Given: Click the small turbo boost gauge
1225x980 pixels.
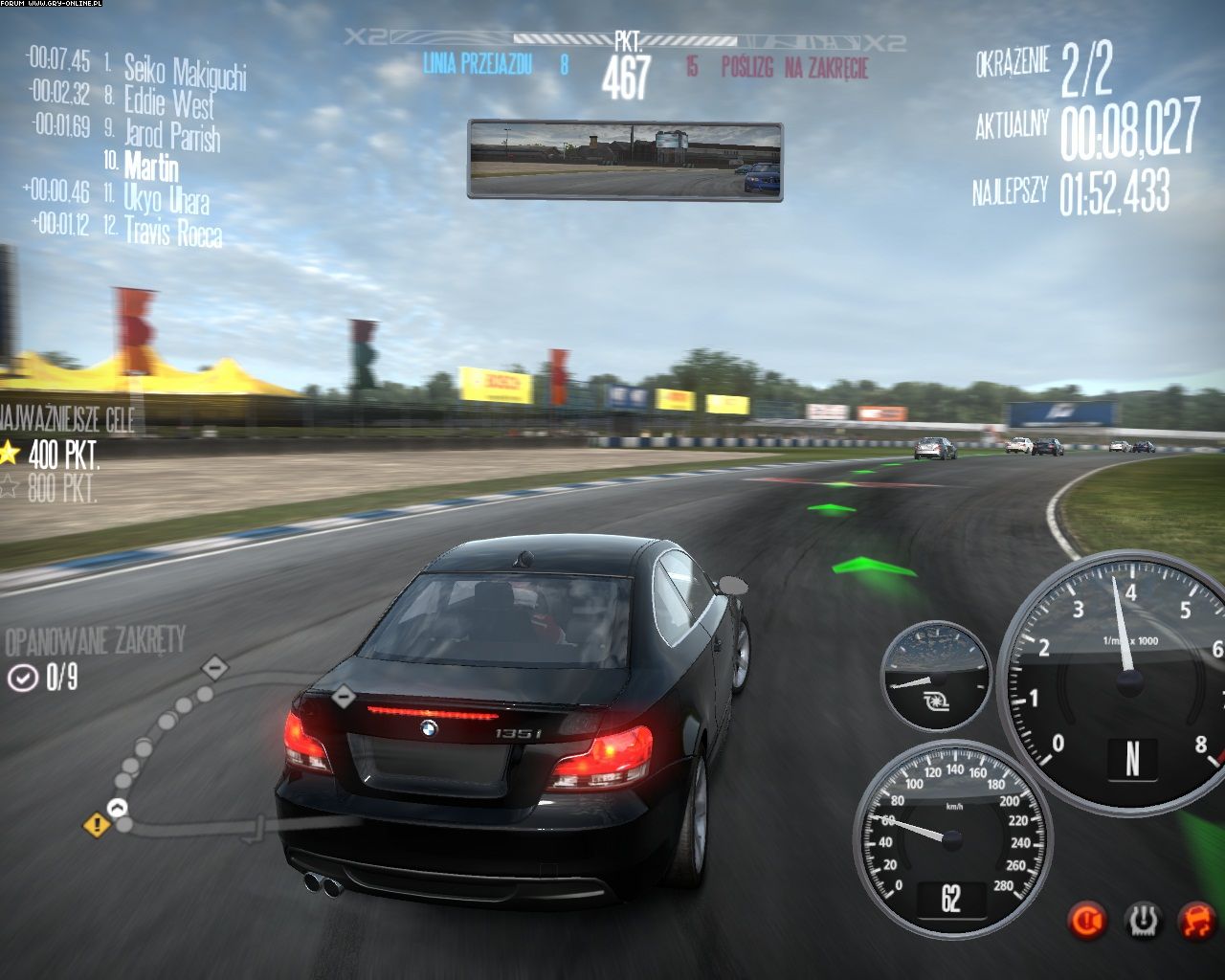Looking at the screenshot, I should pyautogui.click(x=935, y=677).
